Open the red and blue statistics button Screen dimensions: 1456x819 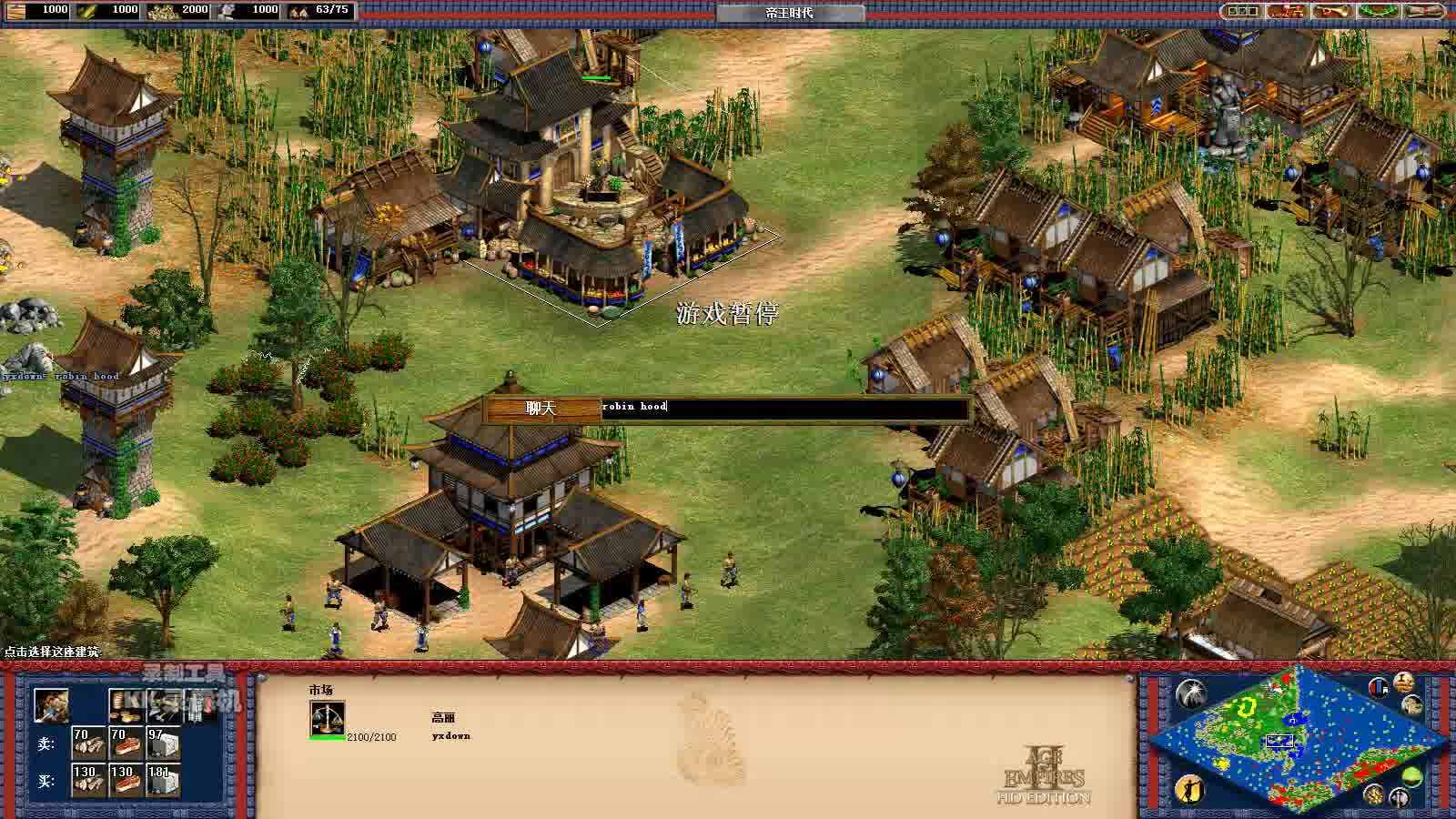[1379, 687]
